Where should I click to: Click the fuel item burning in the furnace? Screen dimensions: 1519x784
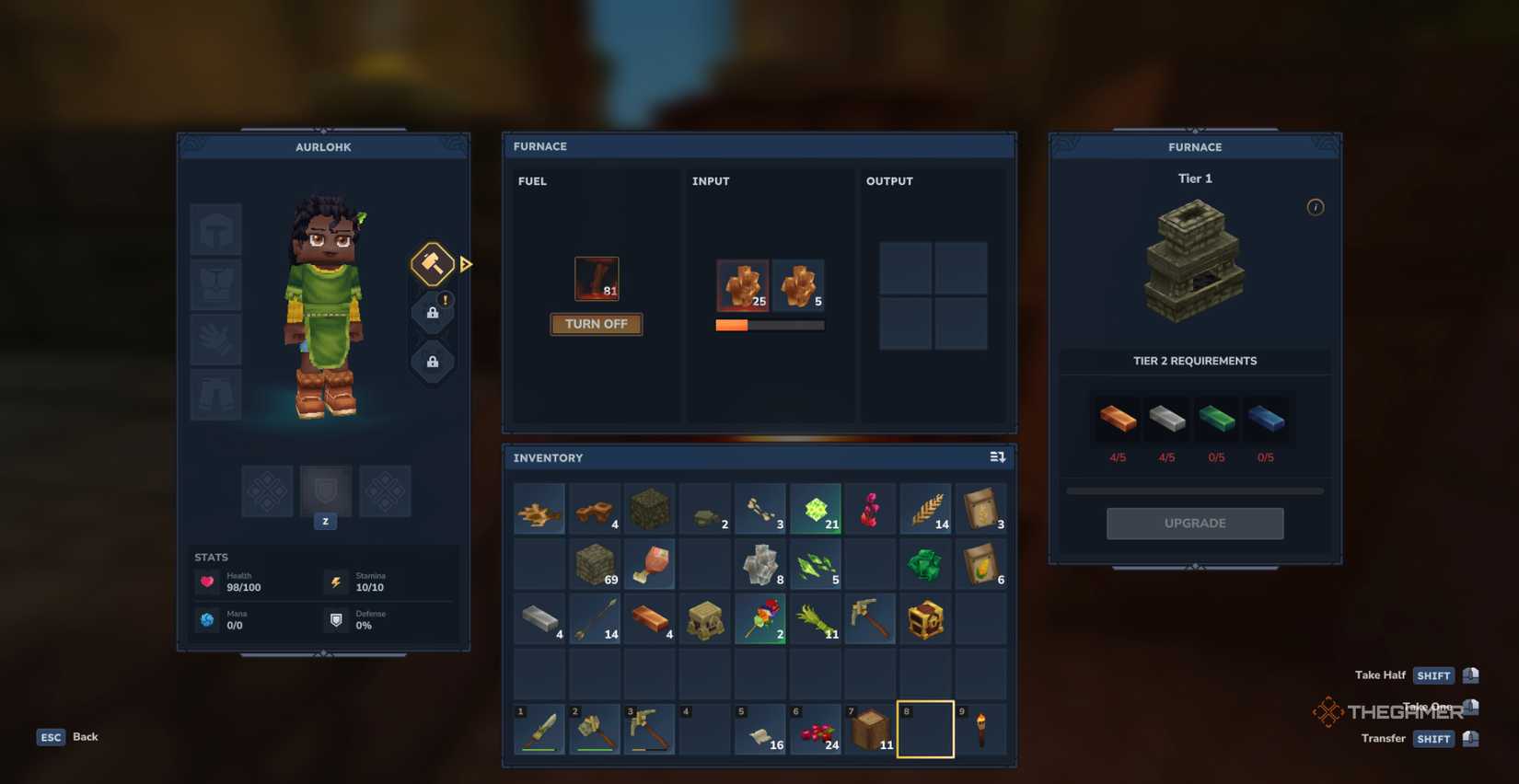[x=597, y=278]
